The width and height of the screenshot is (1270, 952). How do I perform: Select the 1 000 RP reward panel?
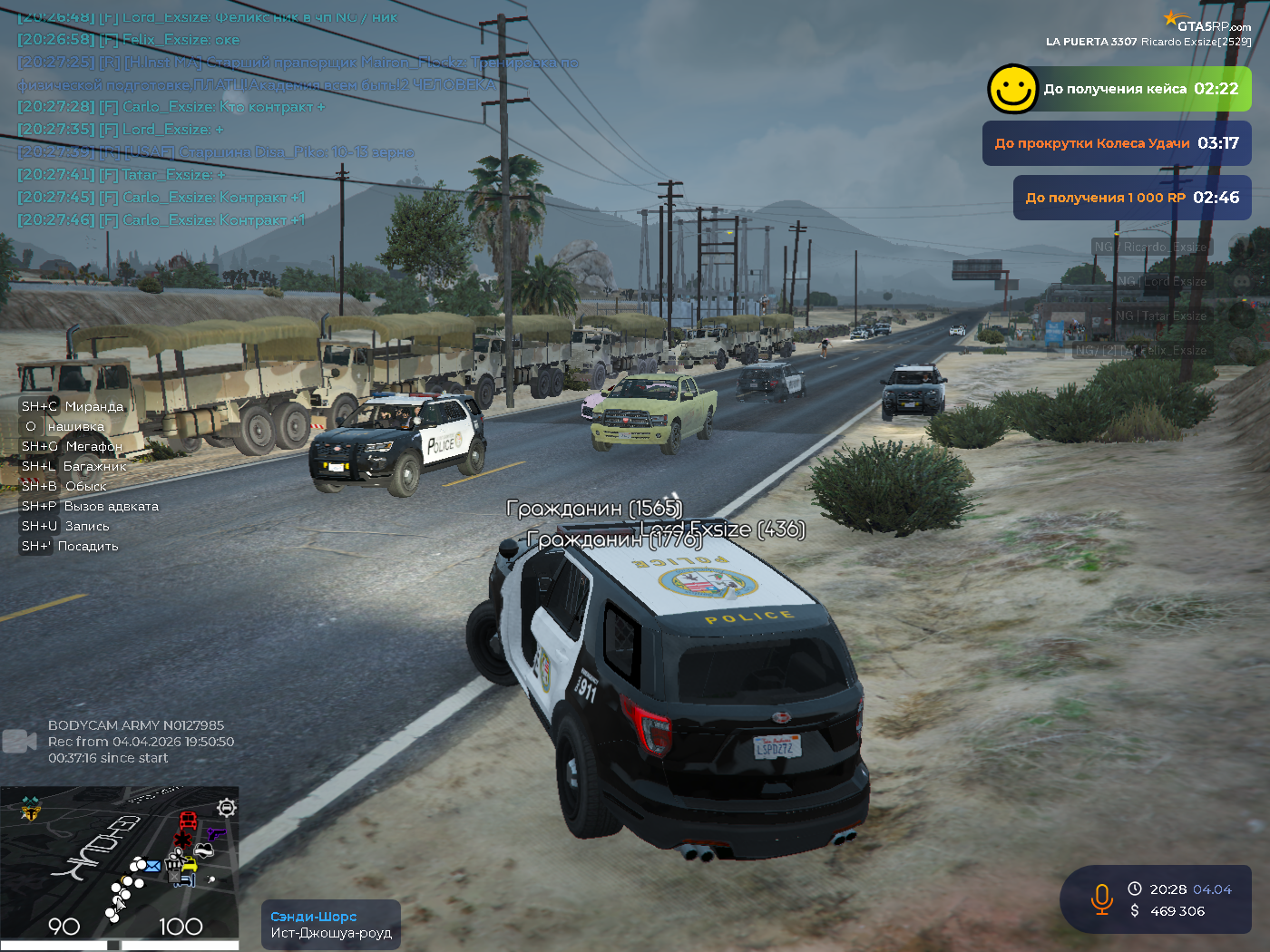[1132, 198]
